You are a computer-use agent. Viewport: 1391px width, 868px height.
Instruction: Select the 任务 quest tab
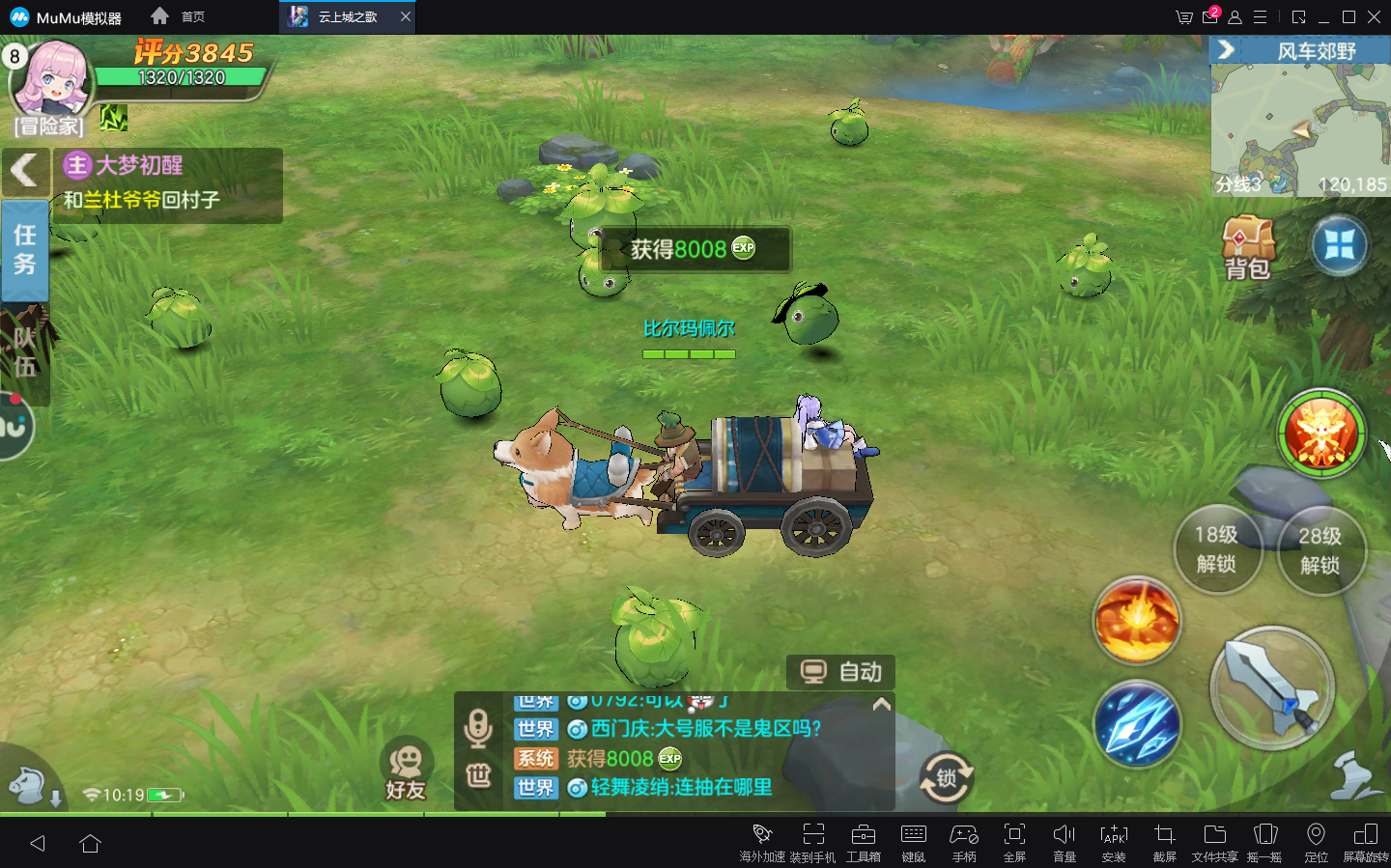click(x=25, y=250)
